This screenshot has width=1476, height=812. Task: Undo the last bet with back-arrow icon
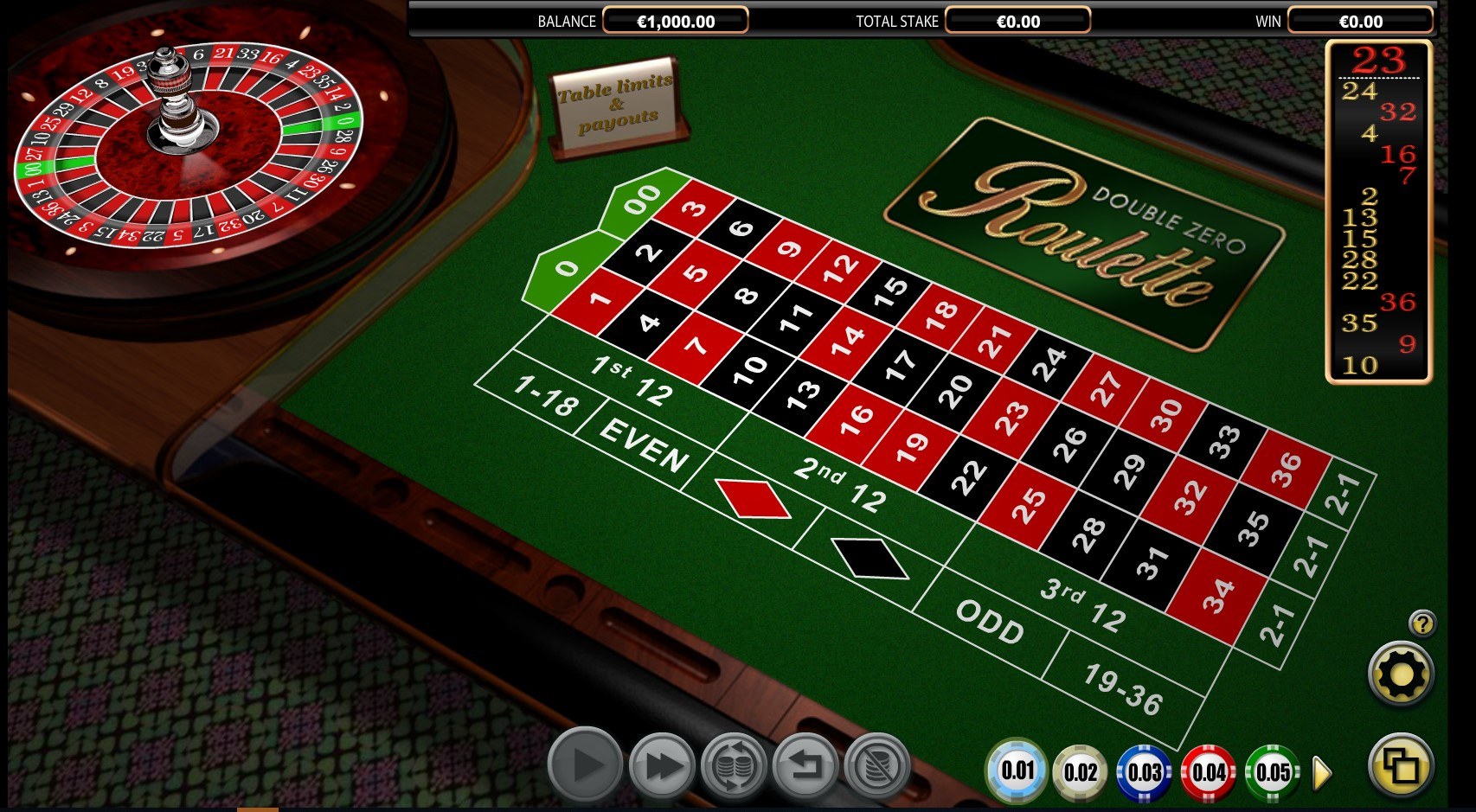click(807, 764)
